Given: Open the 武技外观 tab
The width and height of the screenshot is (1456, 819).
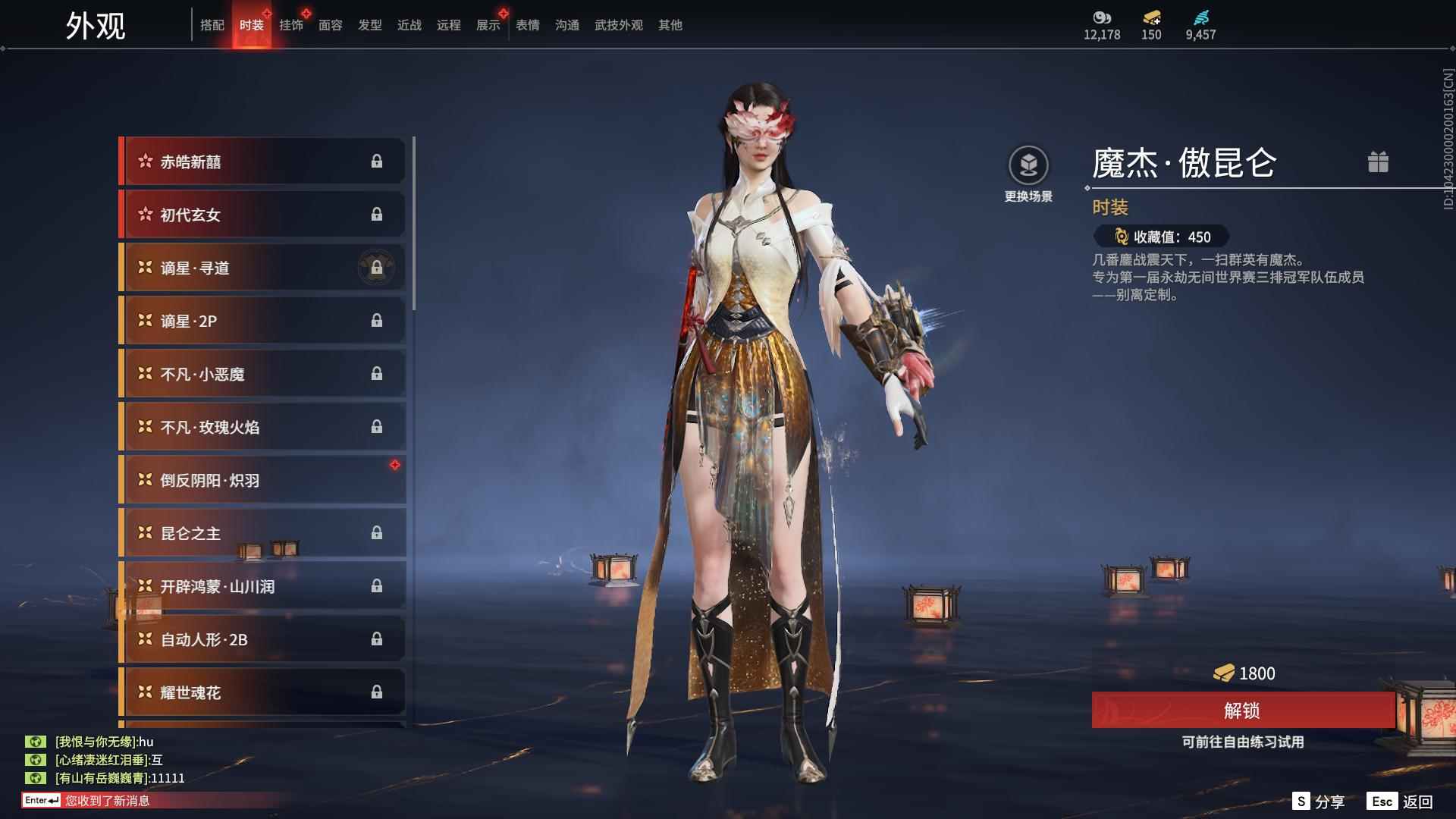Looking at the screenshot, I should click(618, 25).
